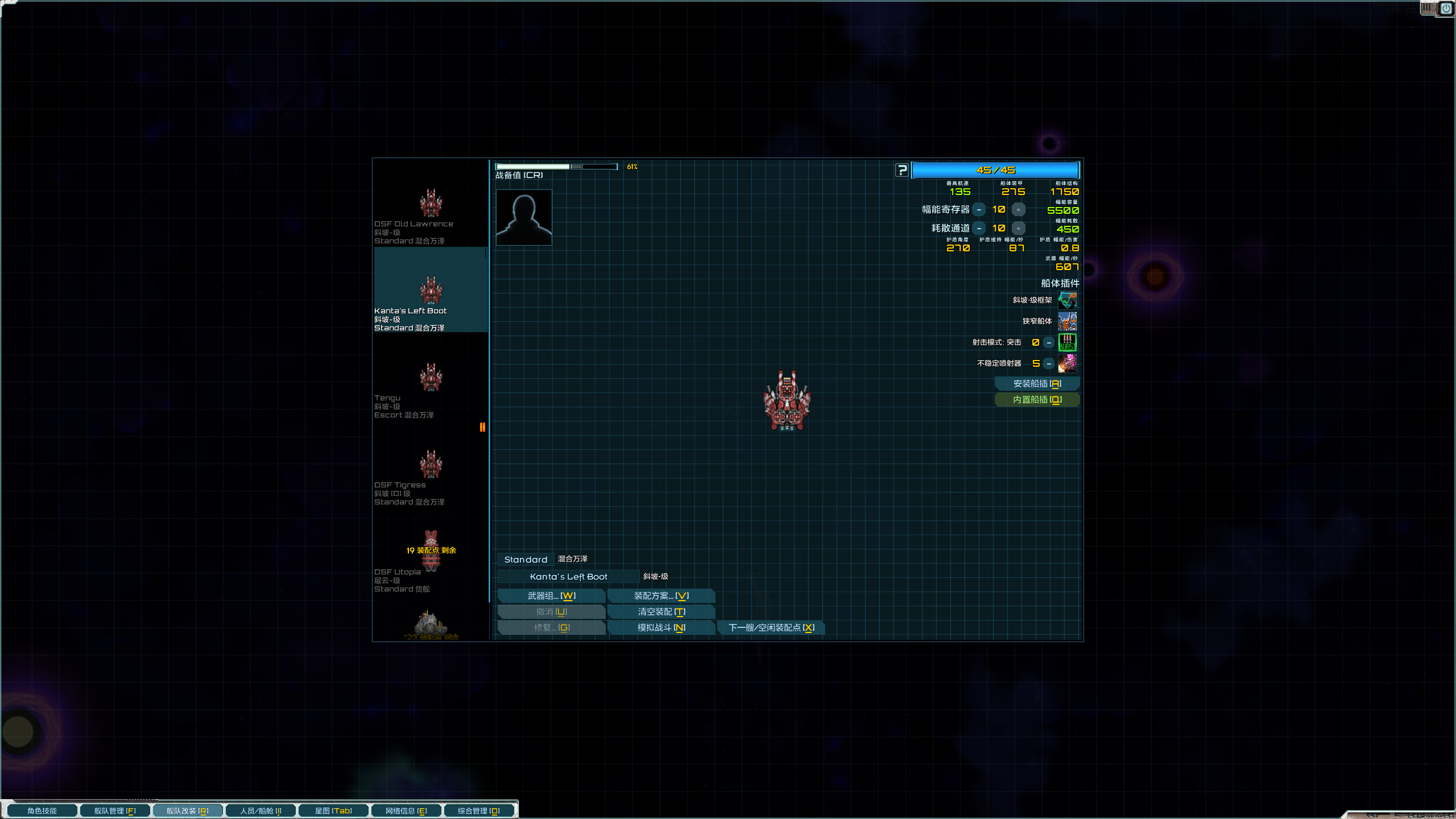
Task: Switch to the 星图 [Tab] screen
Action: 333,810
